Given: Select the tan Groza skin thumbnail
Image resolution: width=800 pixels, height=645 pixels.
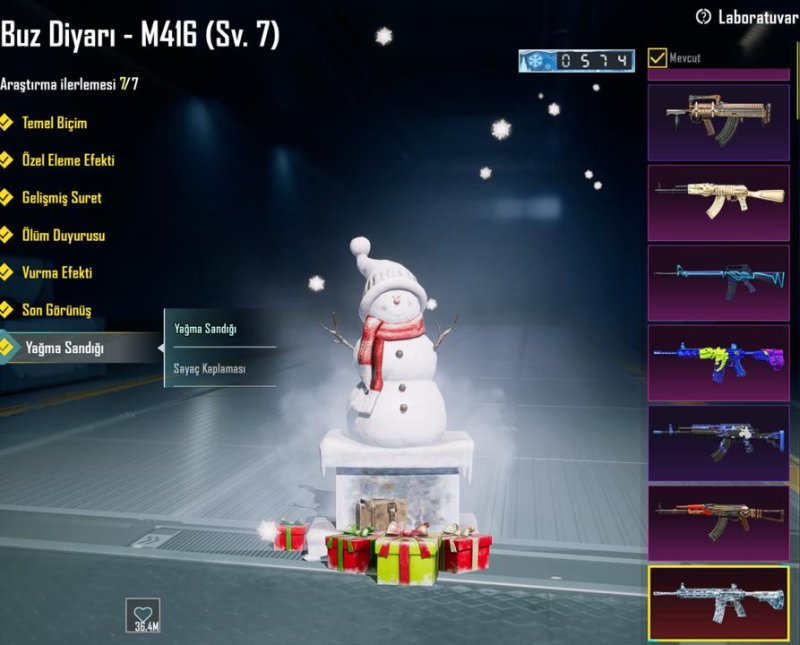Looking at the screenshot, I should click(718, 121).
